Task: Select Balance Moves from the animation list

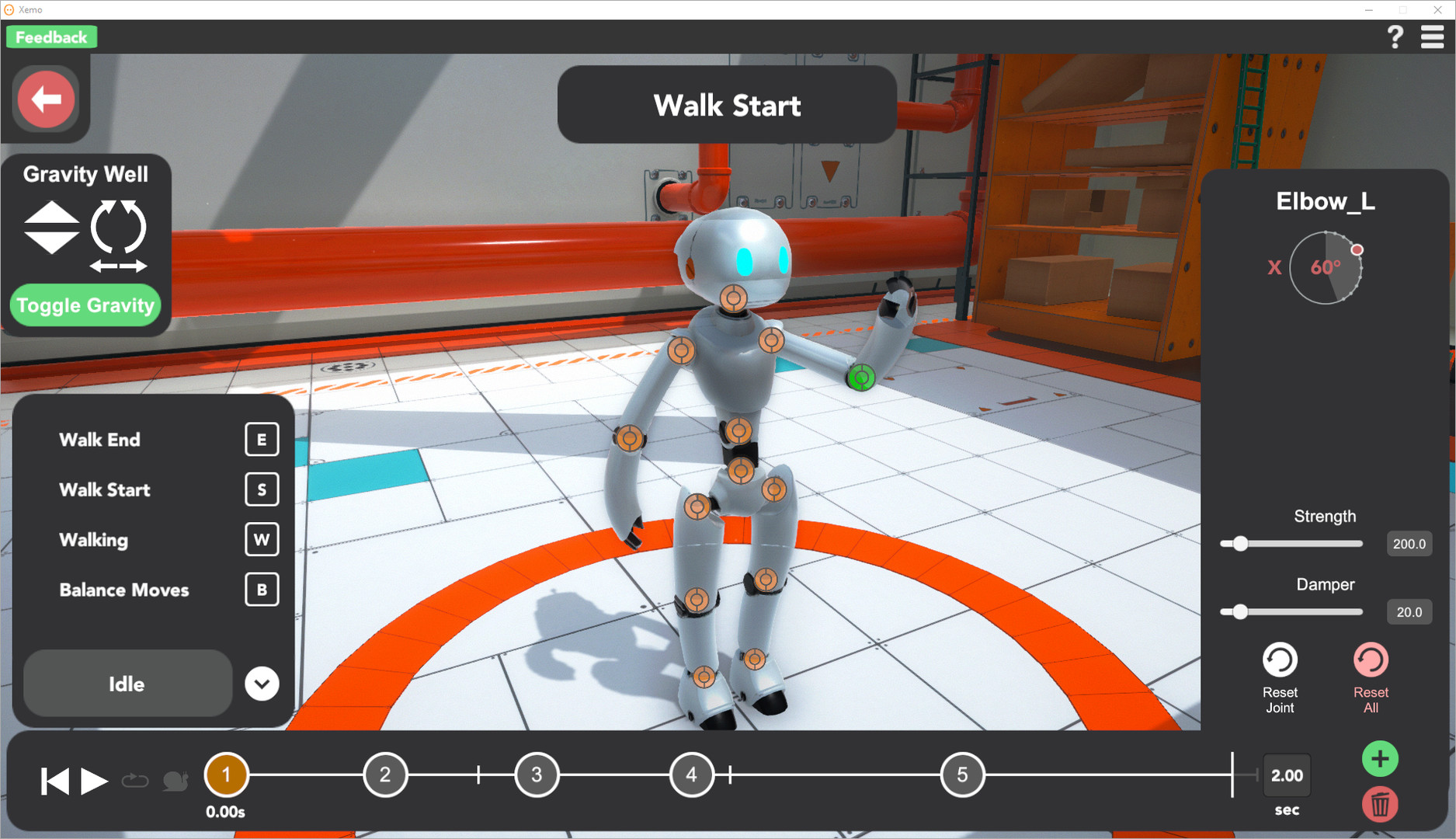Action: click(x=123, y=590)
